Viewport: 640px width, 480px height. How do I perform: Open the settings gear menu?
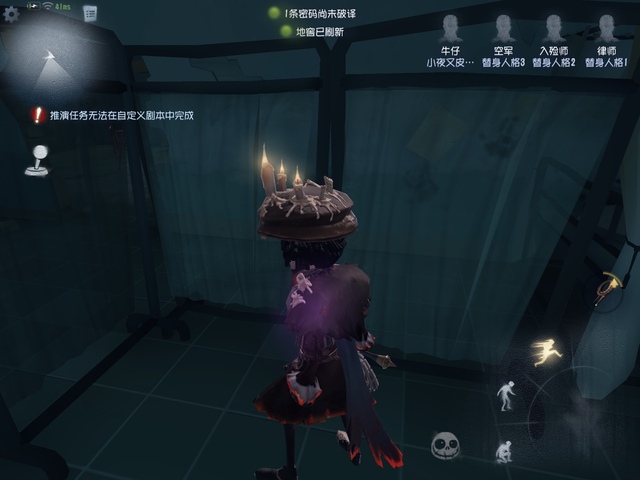click(x=12, y=13)
